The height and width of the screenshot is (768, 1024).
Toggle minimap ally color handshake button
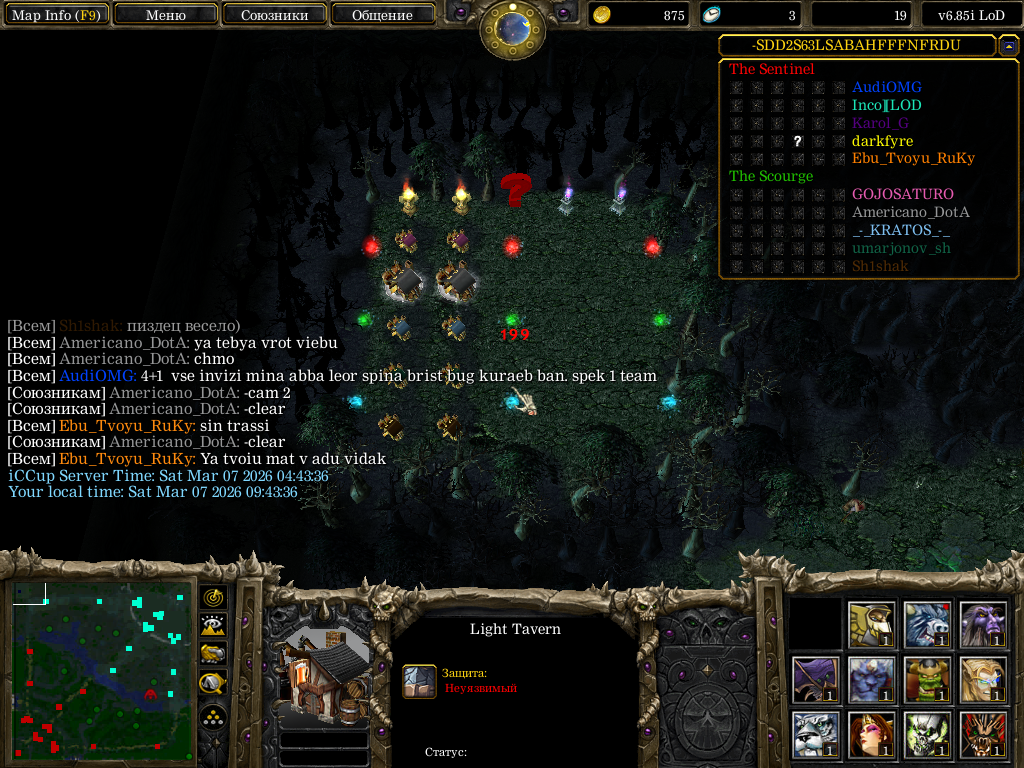[x=213, y=654]
